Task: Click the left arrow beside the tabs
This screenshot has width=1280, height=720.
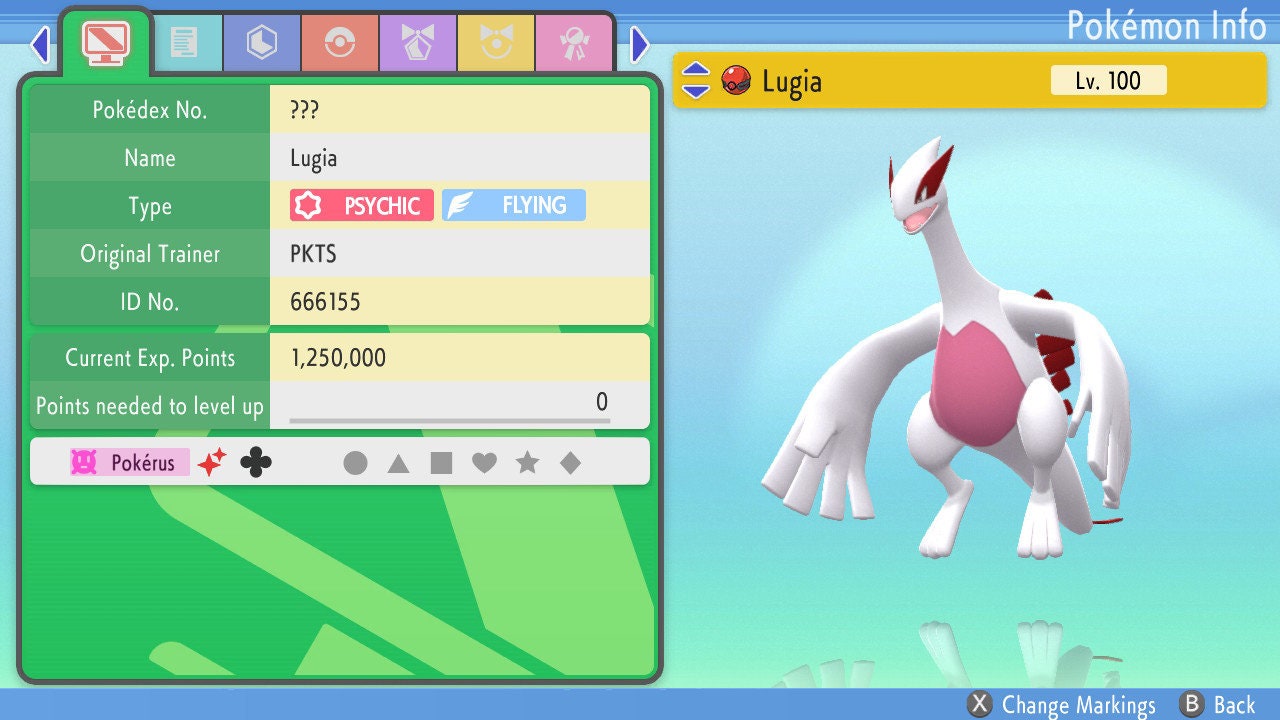Action: 40,44
